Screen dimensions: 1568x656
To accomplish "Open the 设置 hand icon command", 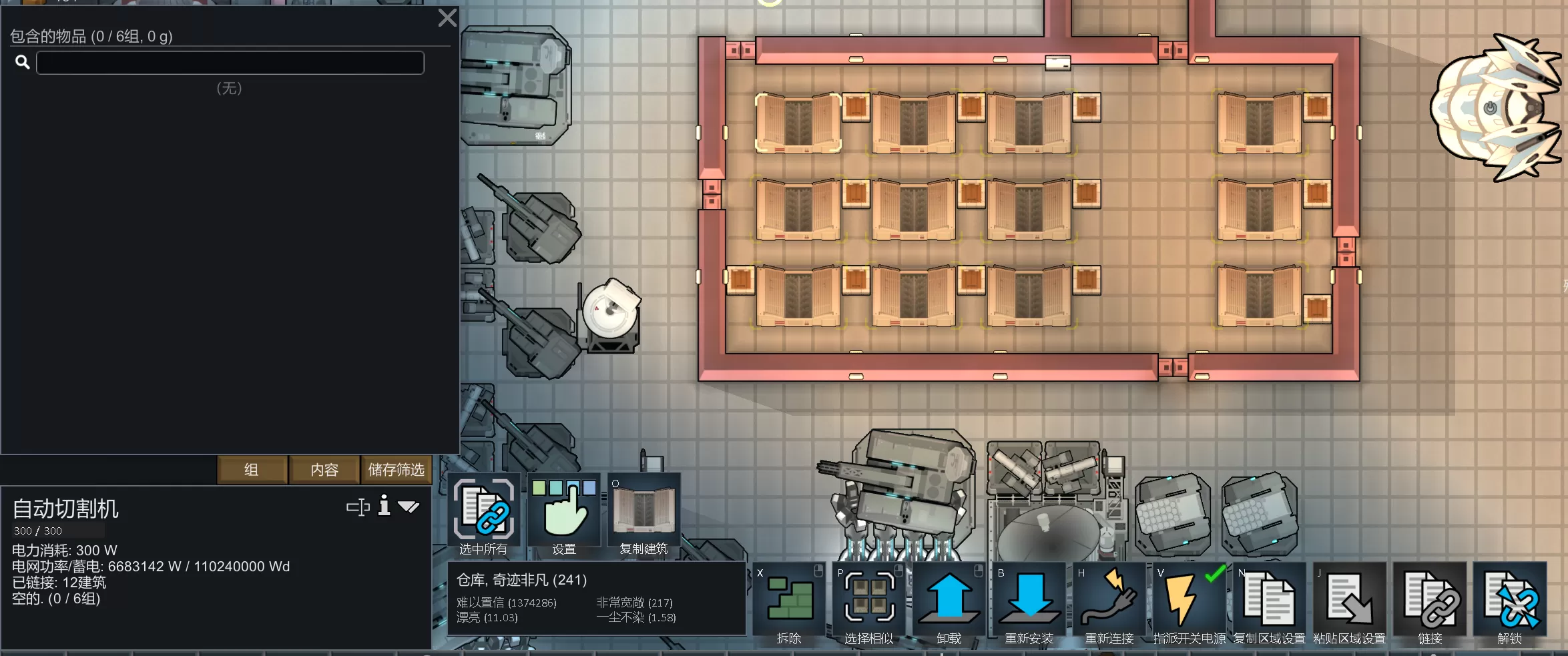I will click(x=564, y=515).
